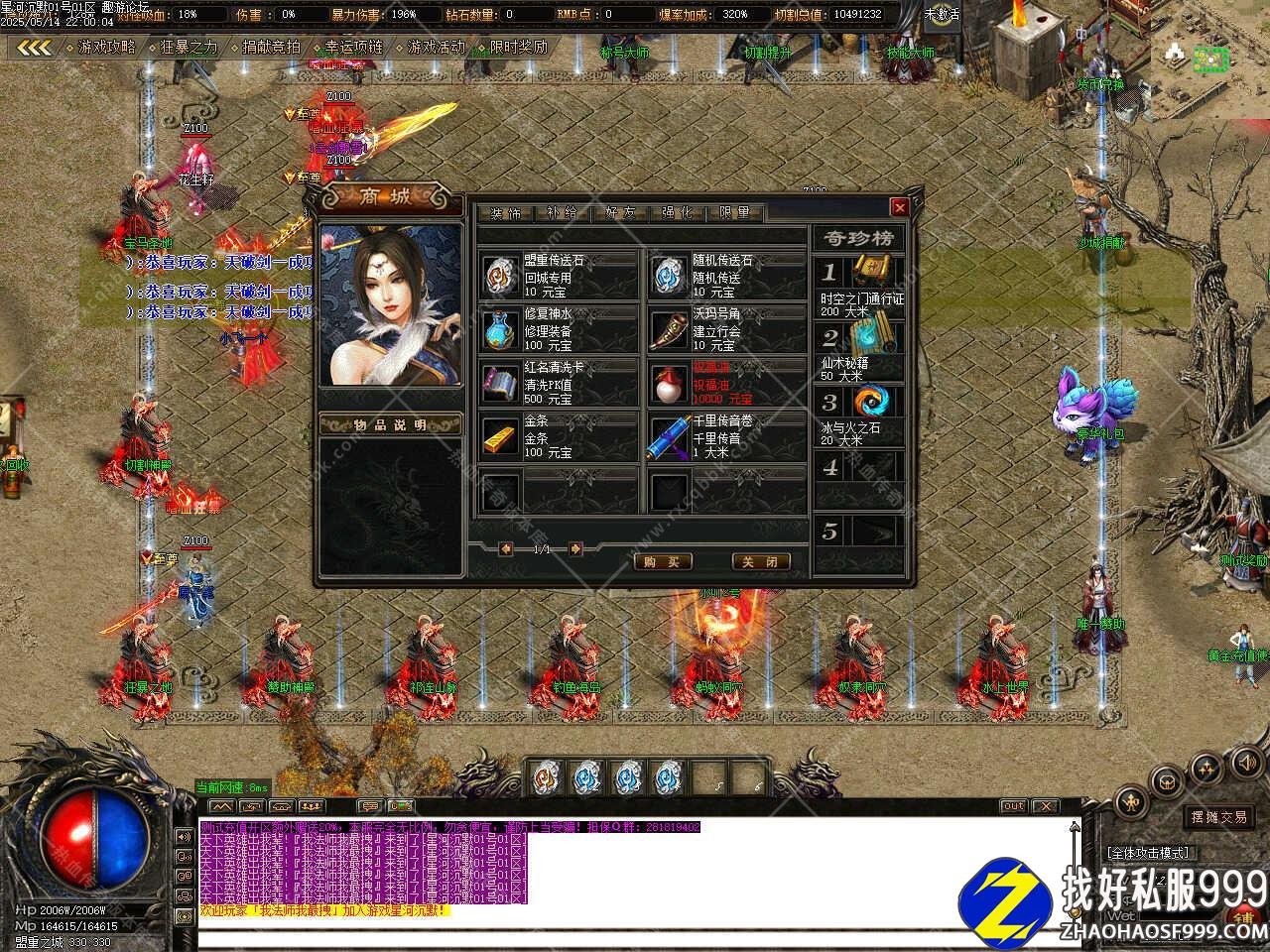Screen dimensions: 1270x952
Task: Click the 购买 (buy) button
Action: point(662,561)
